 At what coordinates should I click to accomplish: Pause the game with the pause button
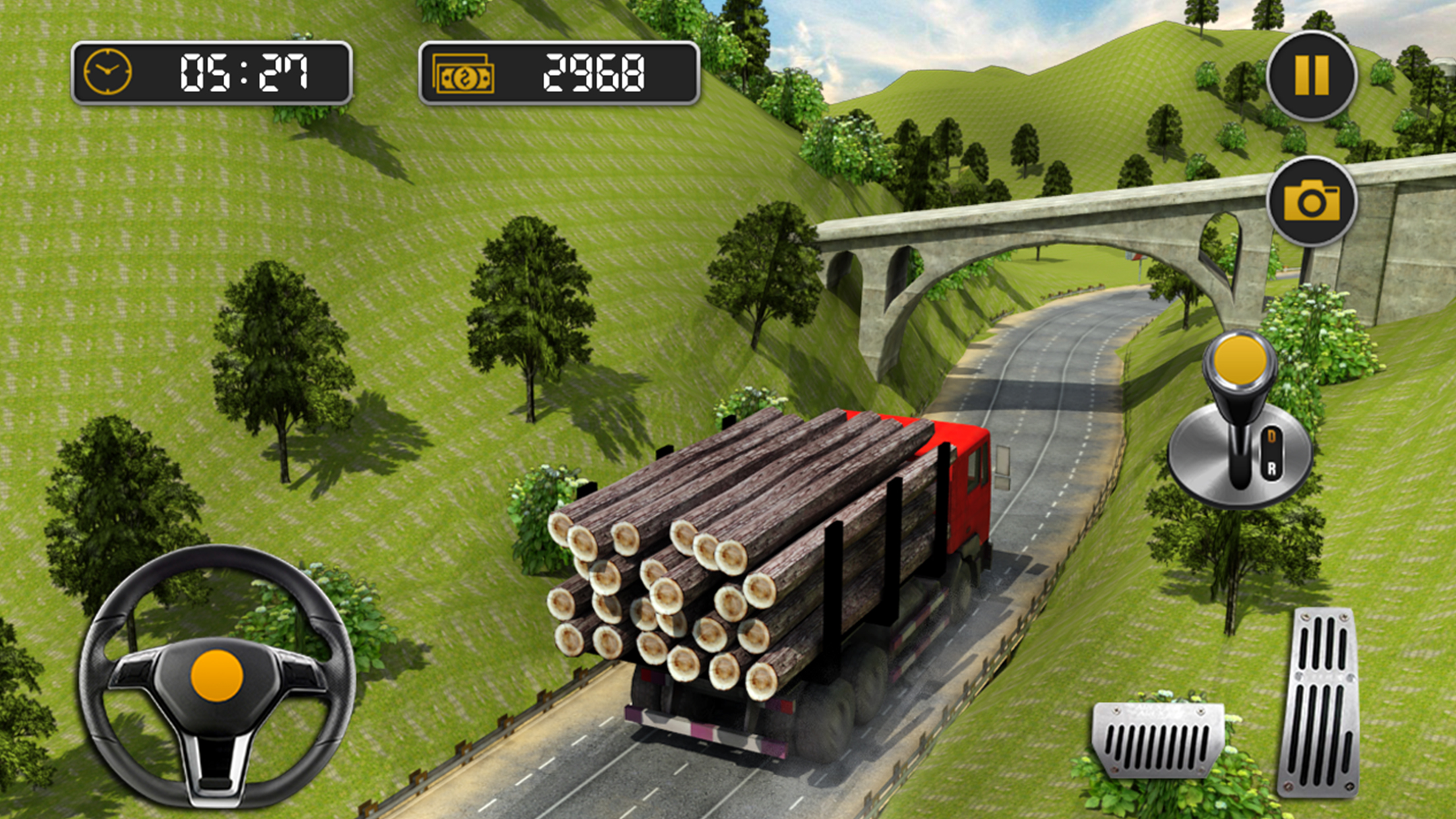coord(1312,76)
